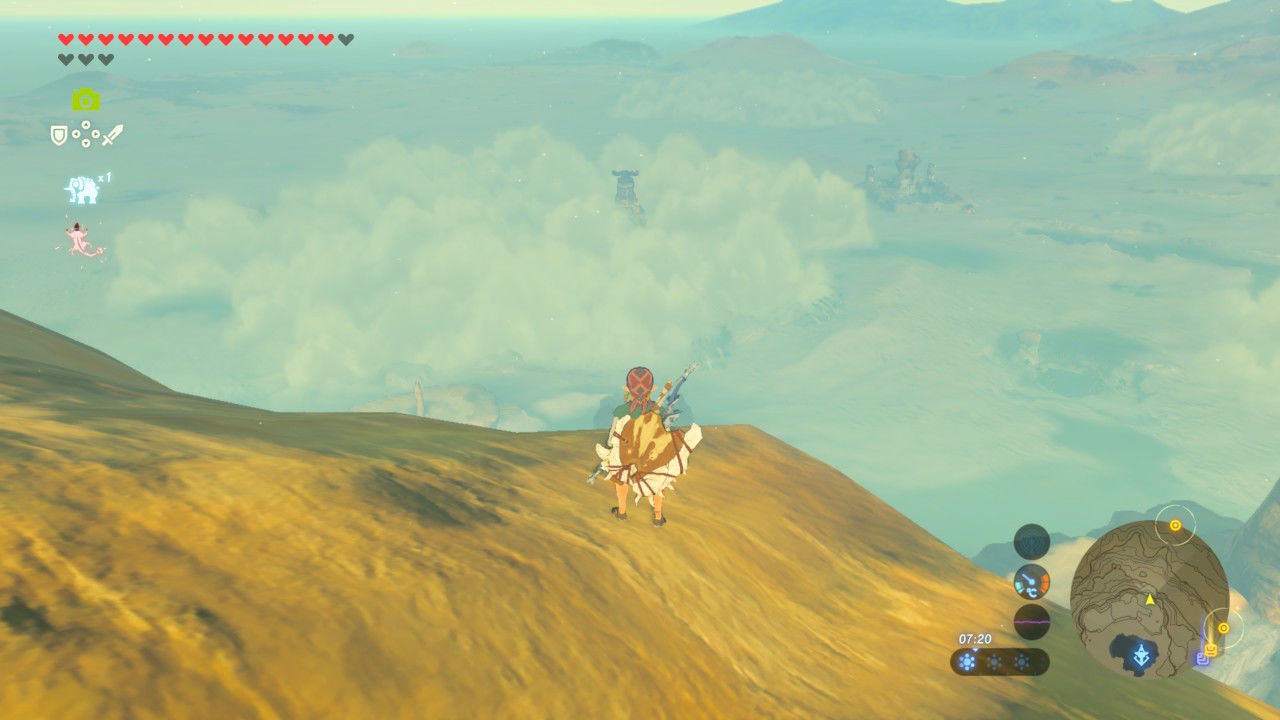
Task: Activate the blue elephant champion ability
Action: [x=82, y=189]
